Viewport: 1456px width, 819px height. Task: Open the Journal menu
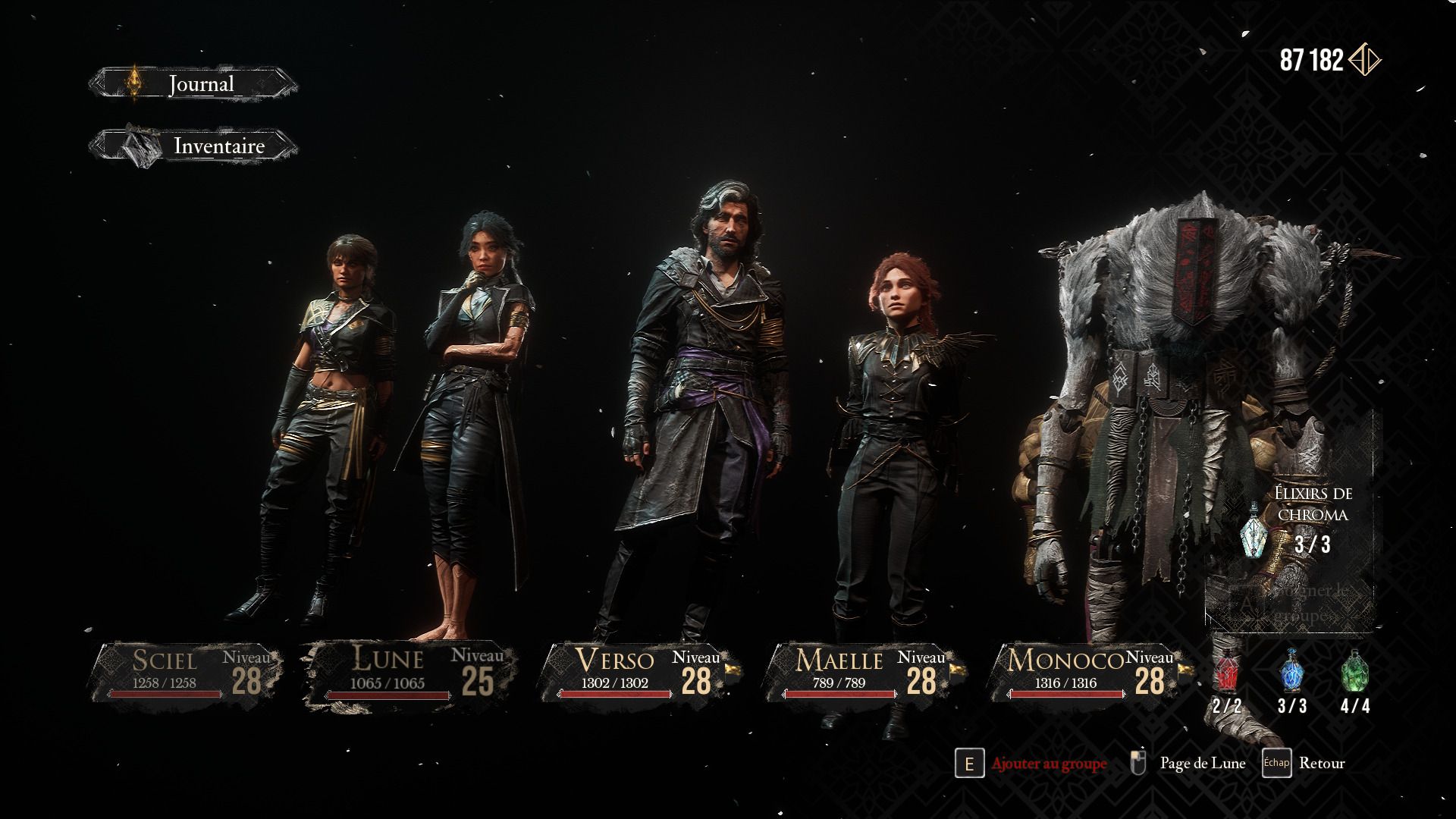tap(193, 84)
